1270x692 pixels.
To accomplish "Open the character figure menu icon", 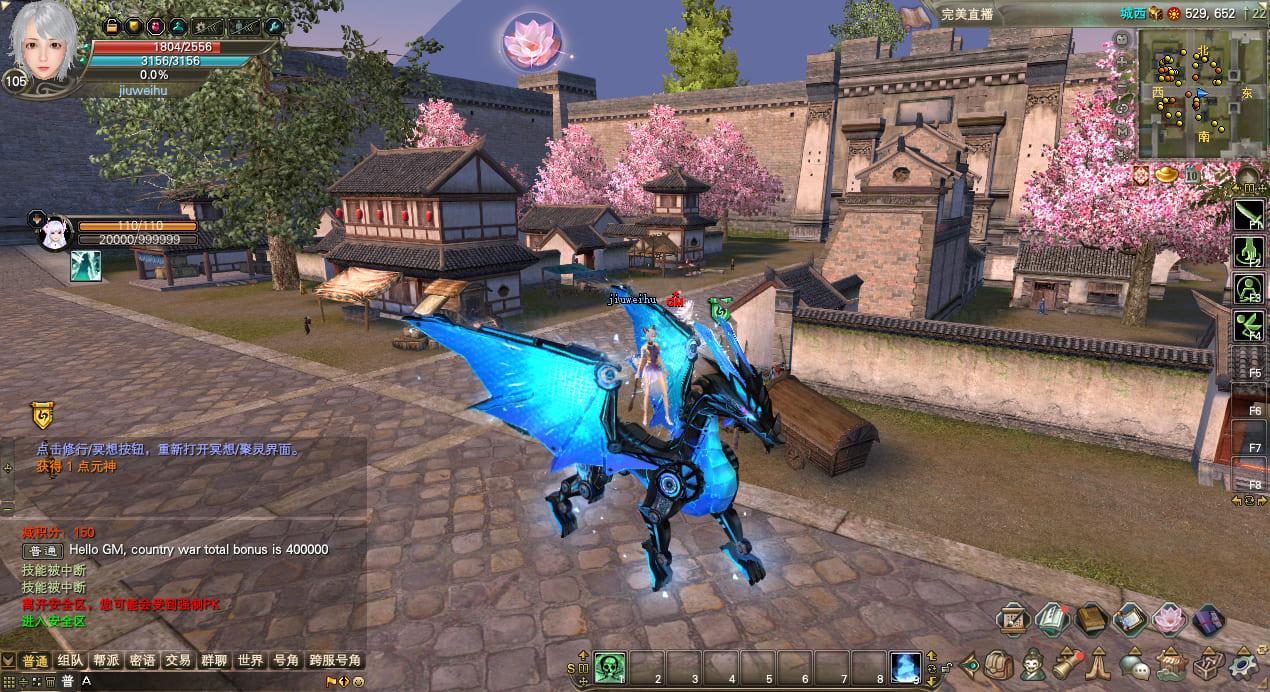I will (1032, 664).
